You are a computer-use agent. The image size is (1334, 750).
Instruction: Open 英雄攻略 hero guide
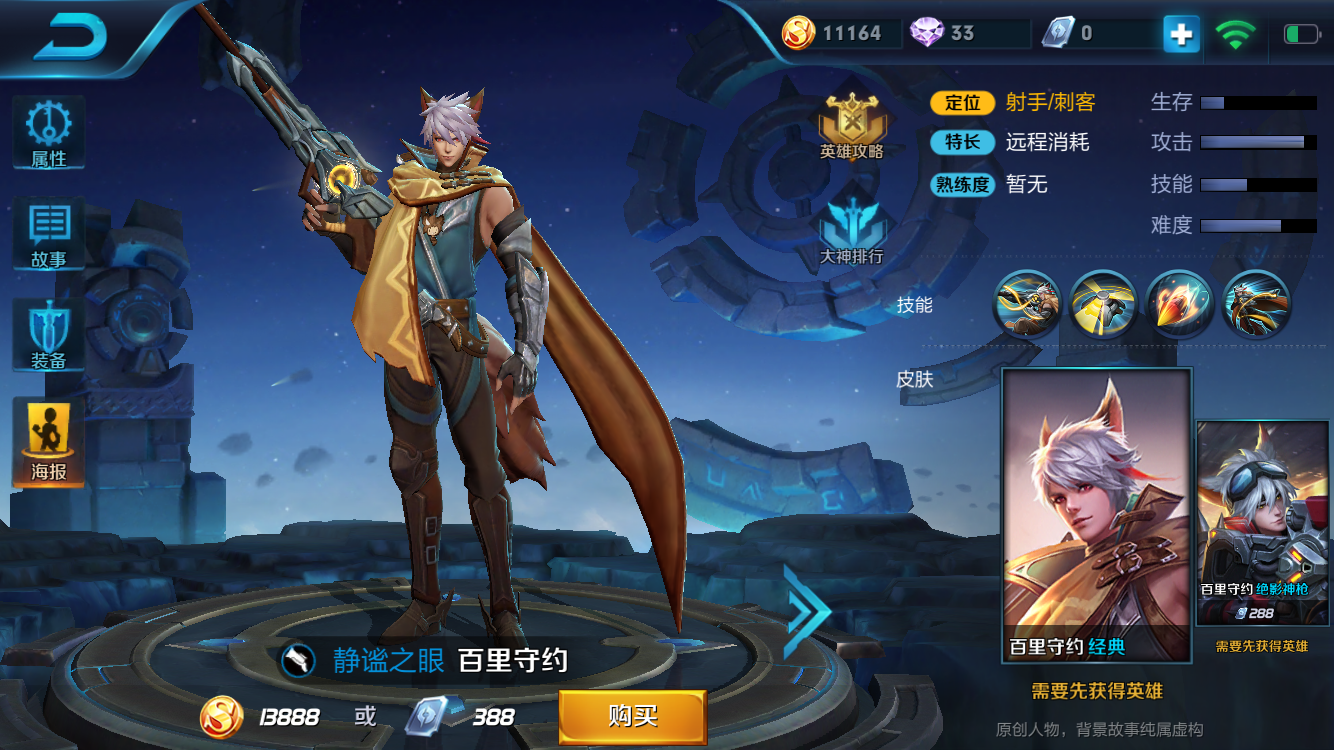pos(852,127)
